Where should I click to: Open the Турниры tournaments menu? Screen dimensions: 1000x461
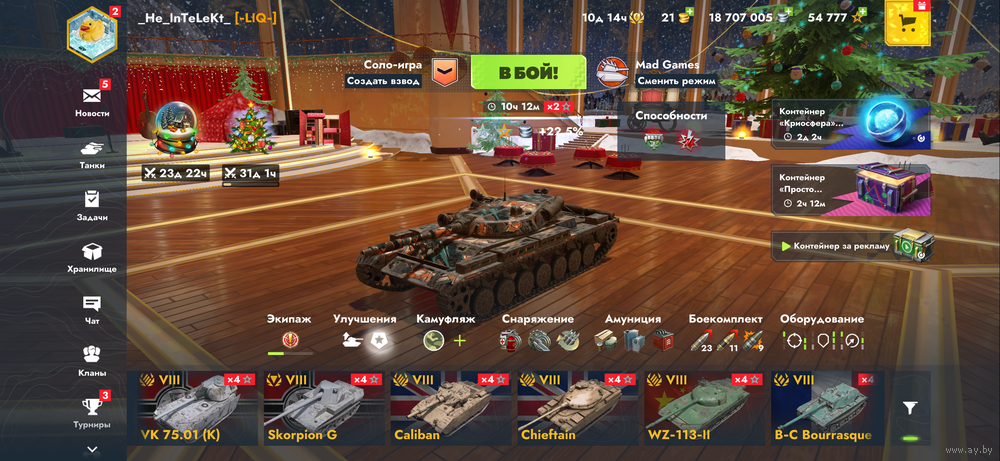click(x=92, y=412)
